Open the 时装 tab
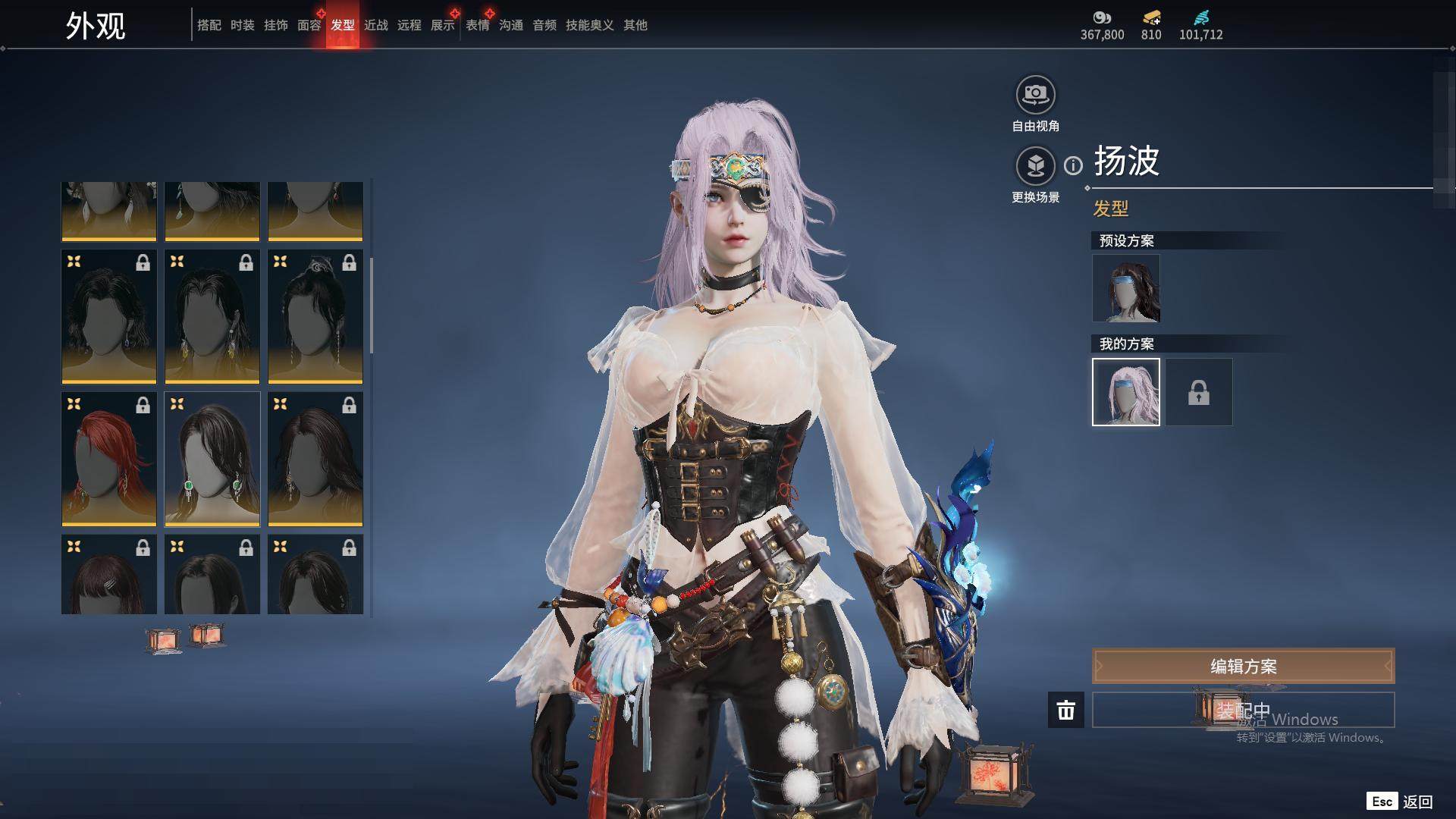Viewport: 1456px width, 819px height. [x=242, y=25]
